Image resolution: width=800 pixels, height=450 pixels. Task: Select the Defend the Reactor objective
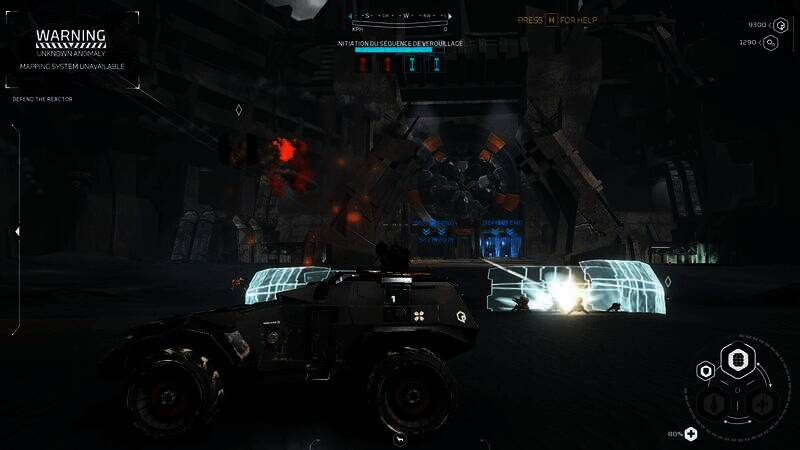(42, 99)
